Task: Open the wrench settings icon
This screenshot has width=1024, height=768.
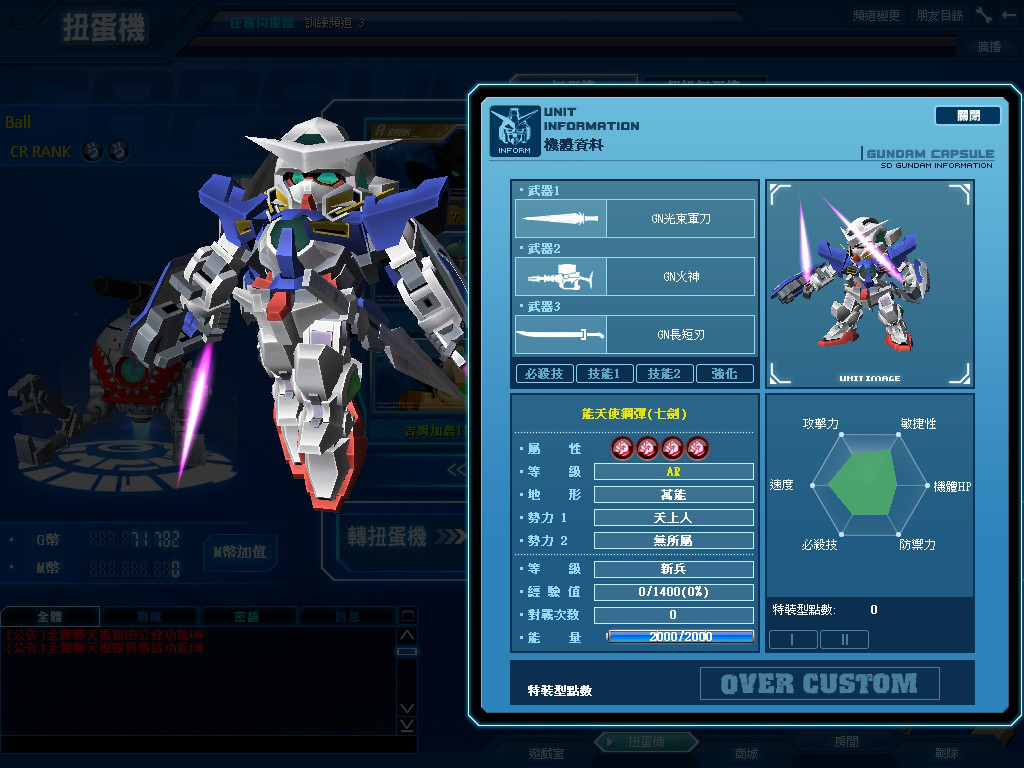Action: click(984, 16)
